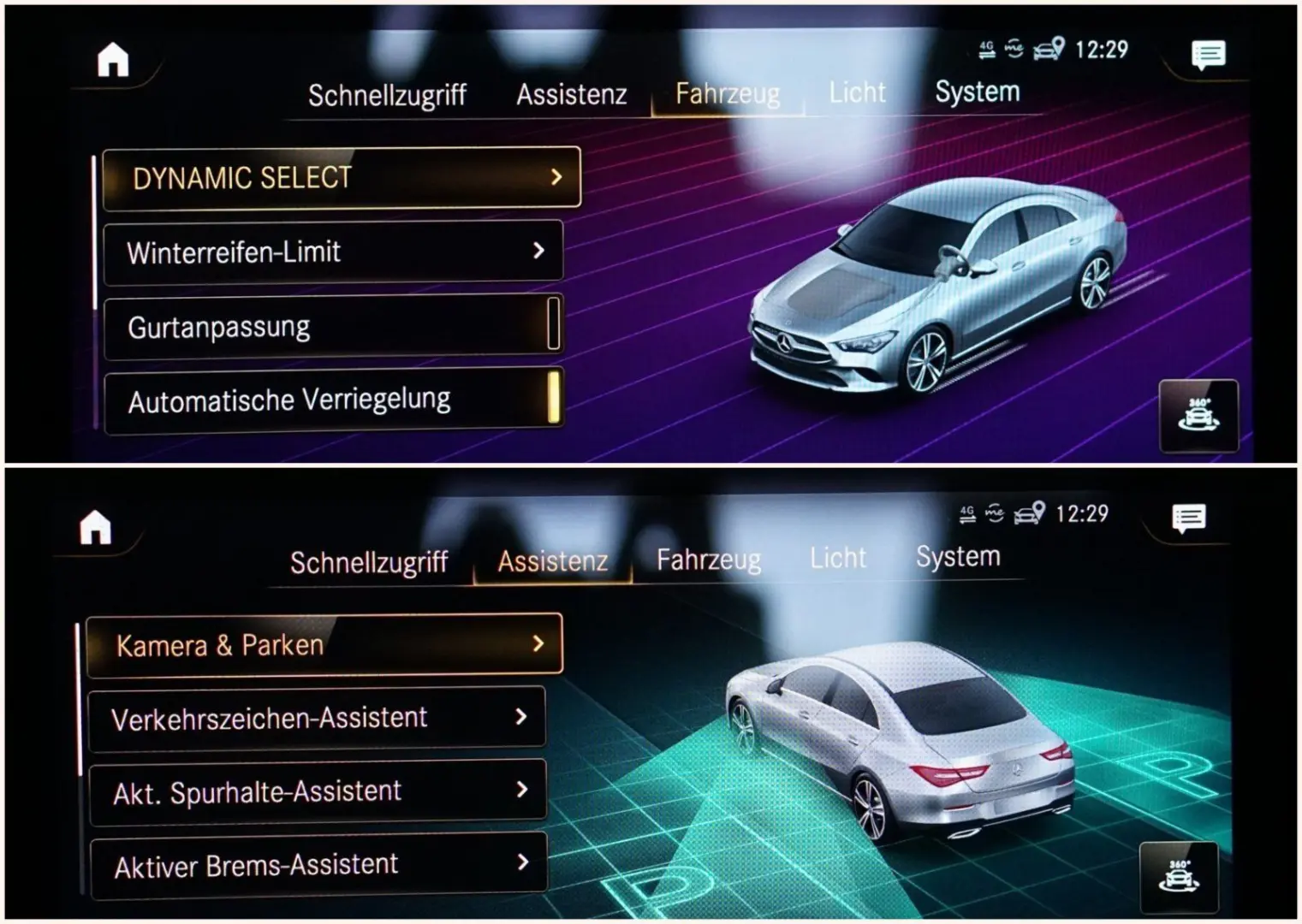Disable Automatische Verriegelung
Screen dimensions: 1302x924
pyautogui.click(x=556, y=397)
